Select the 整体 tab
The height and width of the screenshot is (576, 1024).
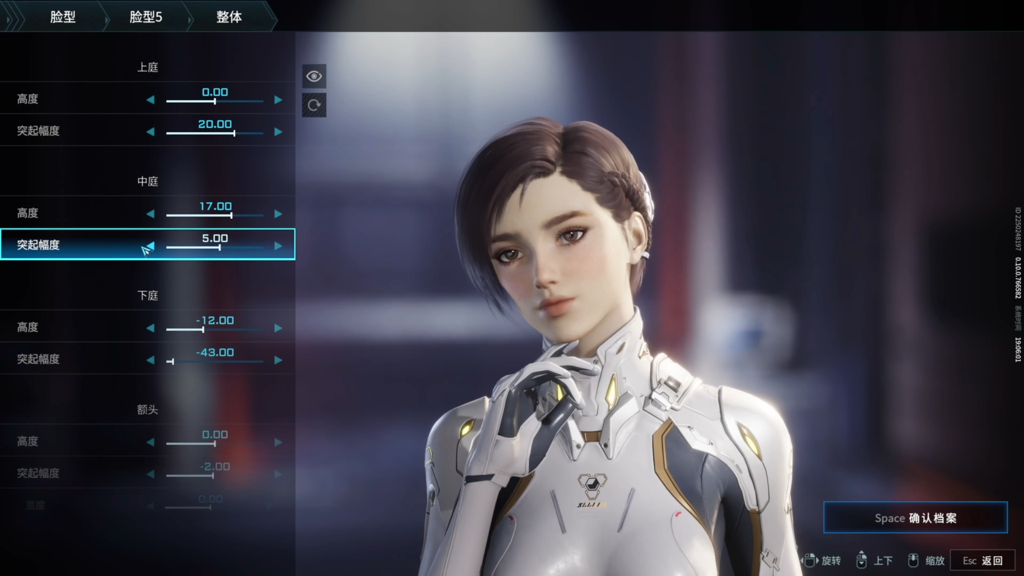(x=229, y=17)
